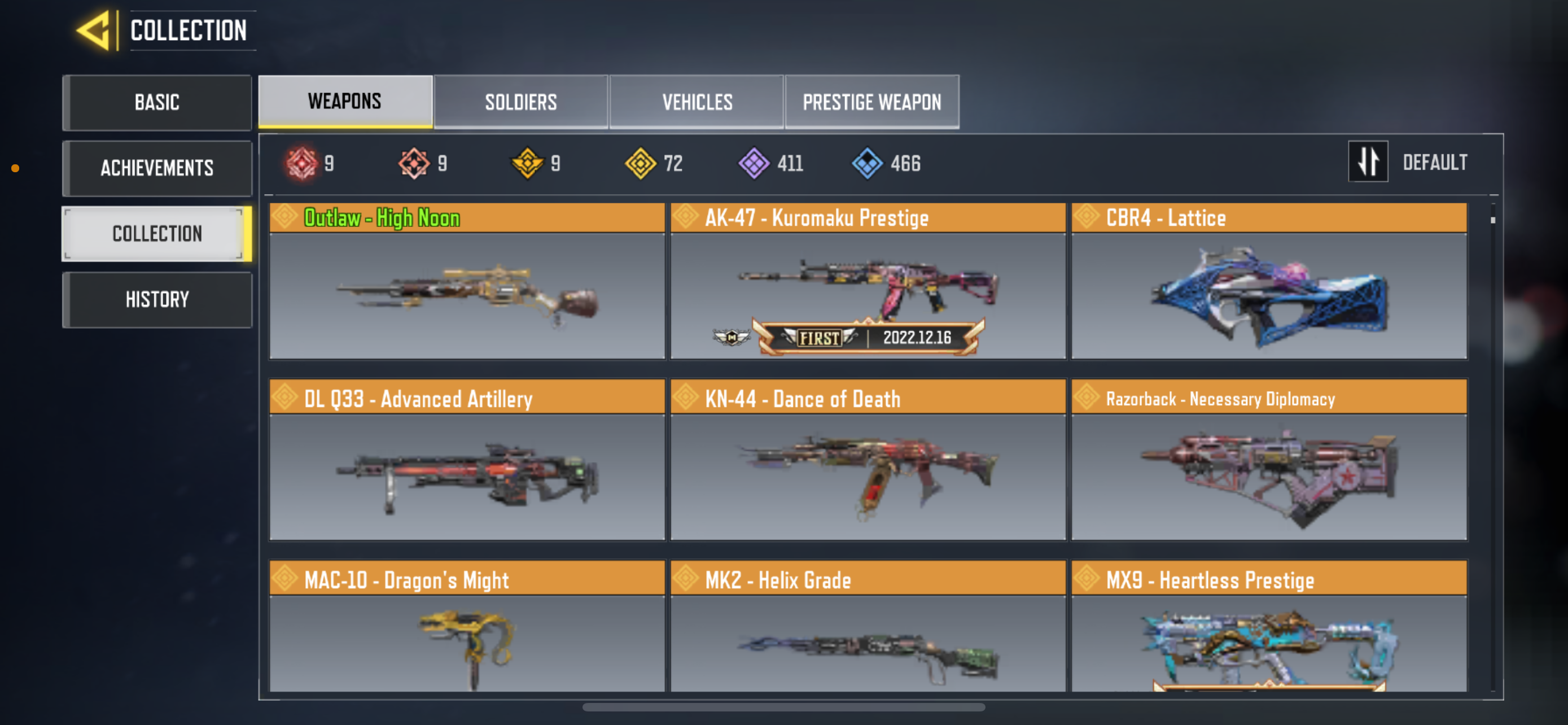Select the red Mythic rarity filter icon
Viewport: 1568px width, 725px height.
pos(302,163)
